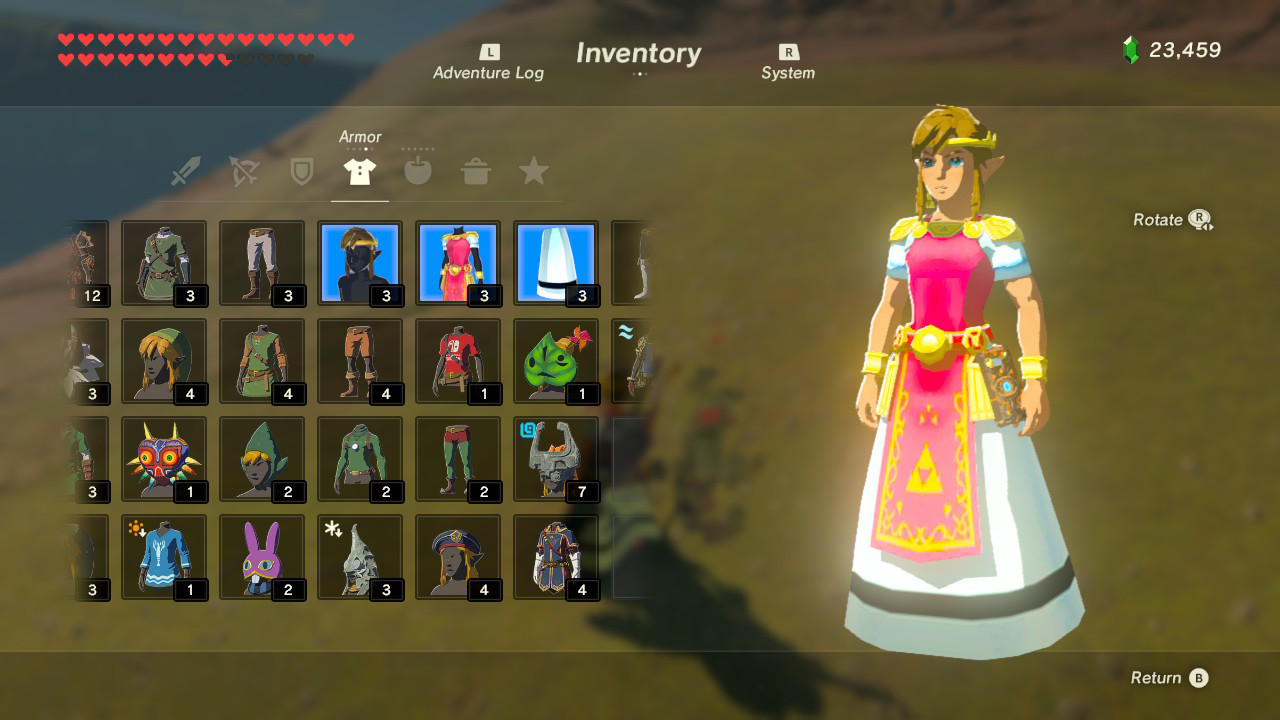Viewport: 1280px width, 720px height.
Task: View materials by clicking the apple icon
Action: [417, 170]
